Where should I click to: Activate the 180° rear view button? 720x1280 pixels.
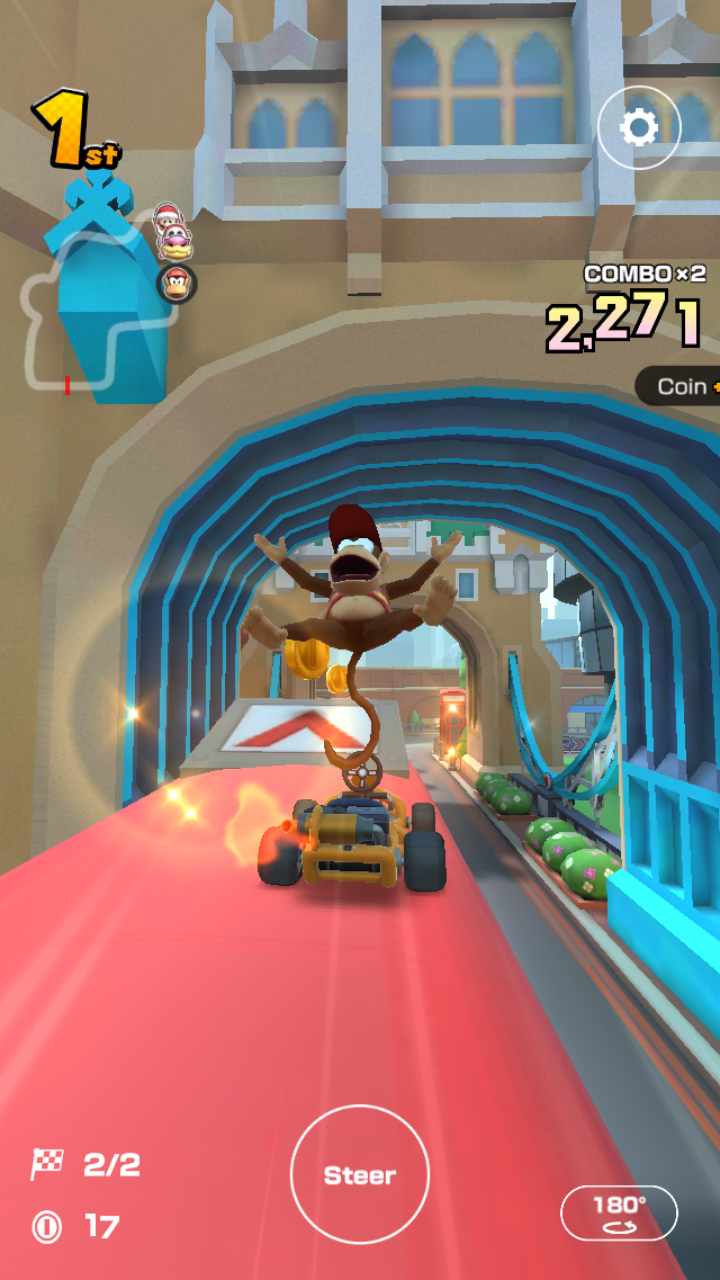(619, 1213)
